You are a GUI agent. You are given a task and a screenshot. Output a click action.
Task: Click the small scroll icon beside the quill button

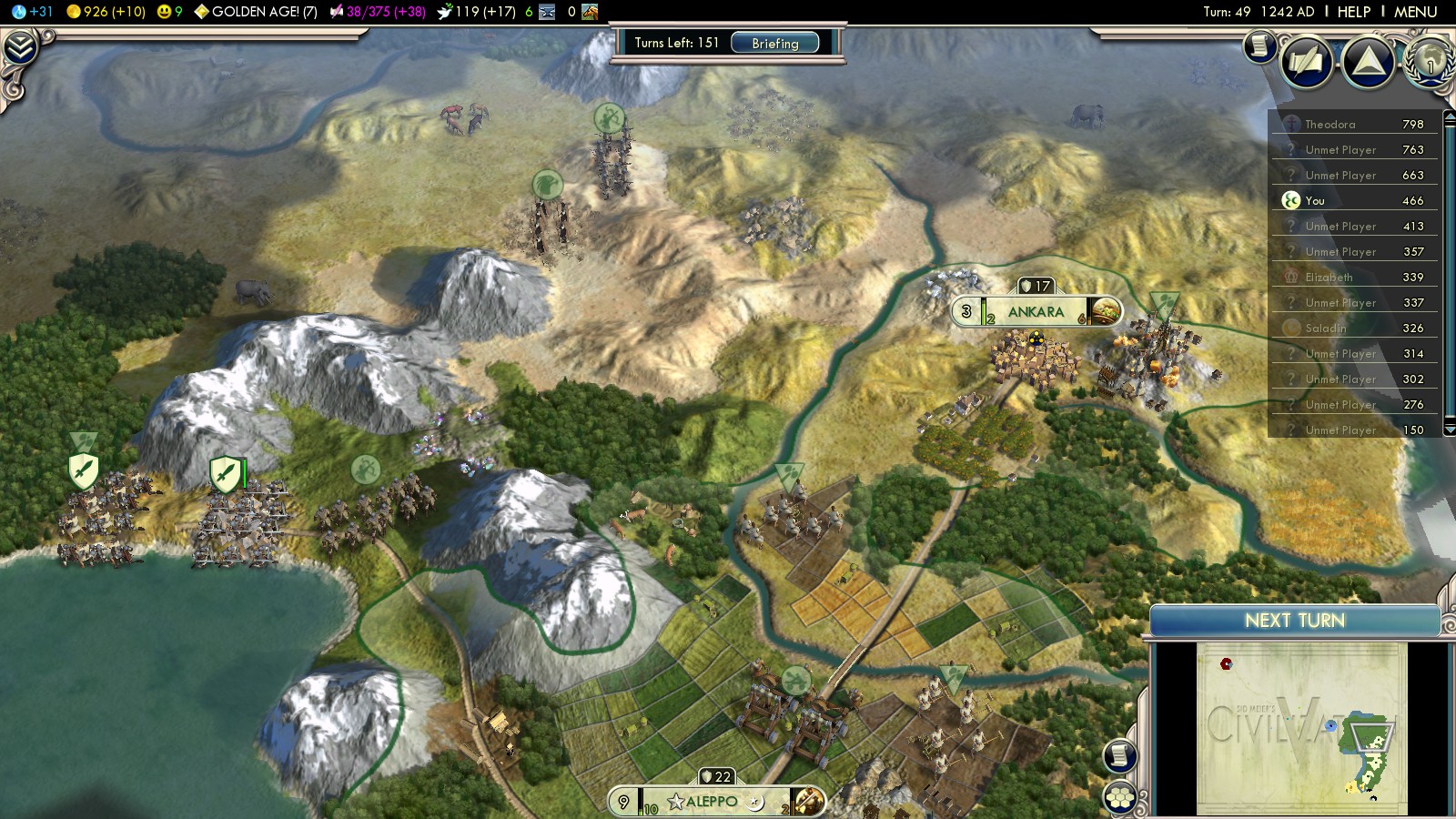pyautogui.click(x=1260, y=45)
